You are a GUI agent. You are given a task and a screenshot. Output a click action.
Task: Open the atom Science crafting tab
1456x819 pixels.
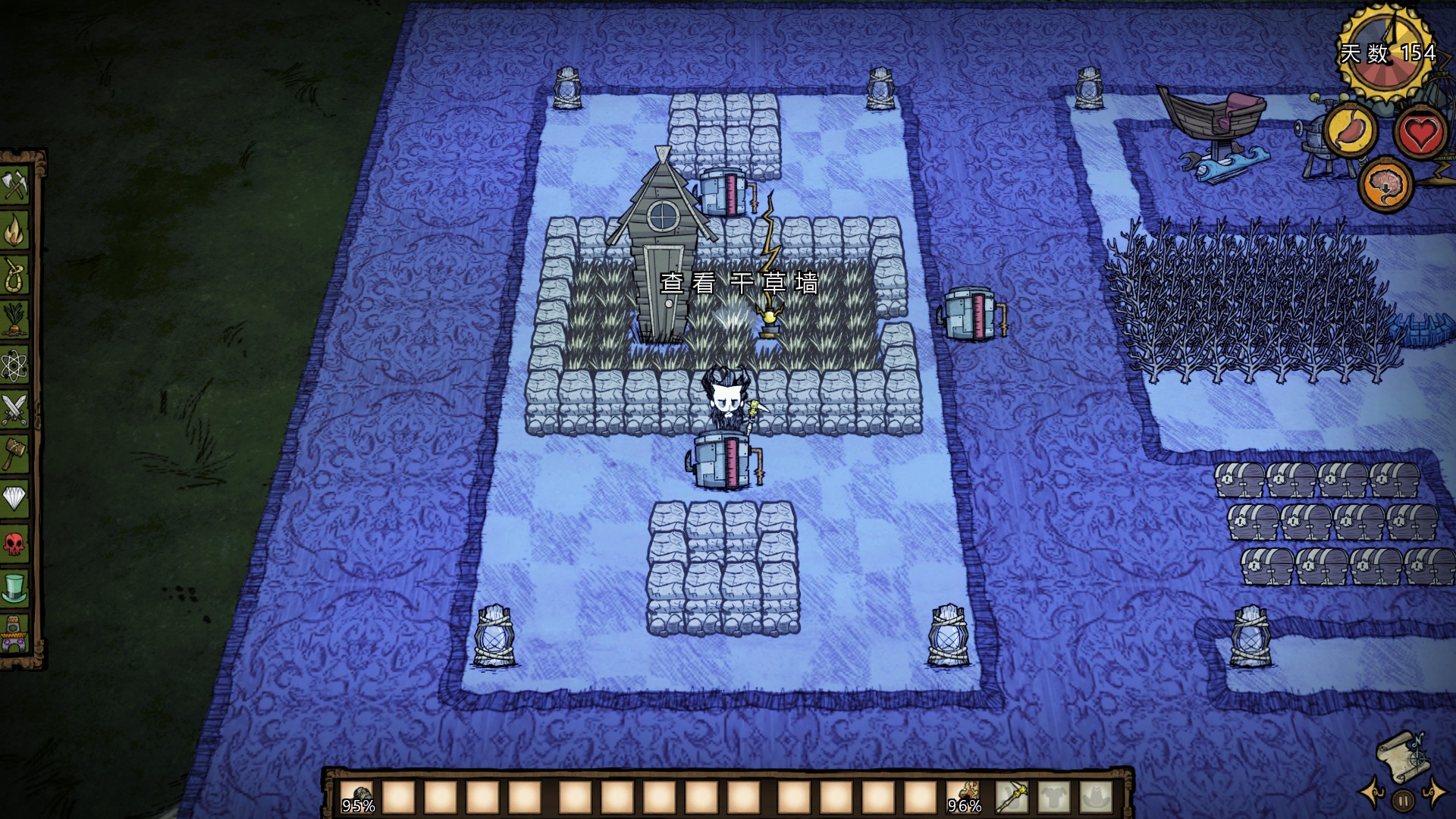tap(15, 365)
